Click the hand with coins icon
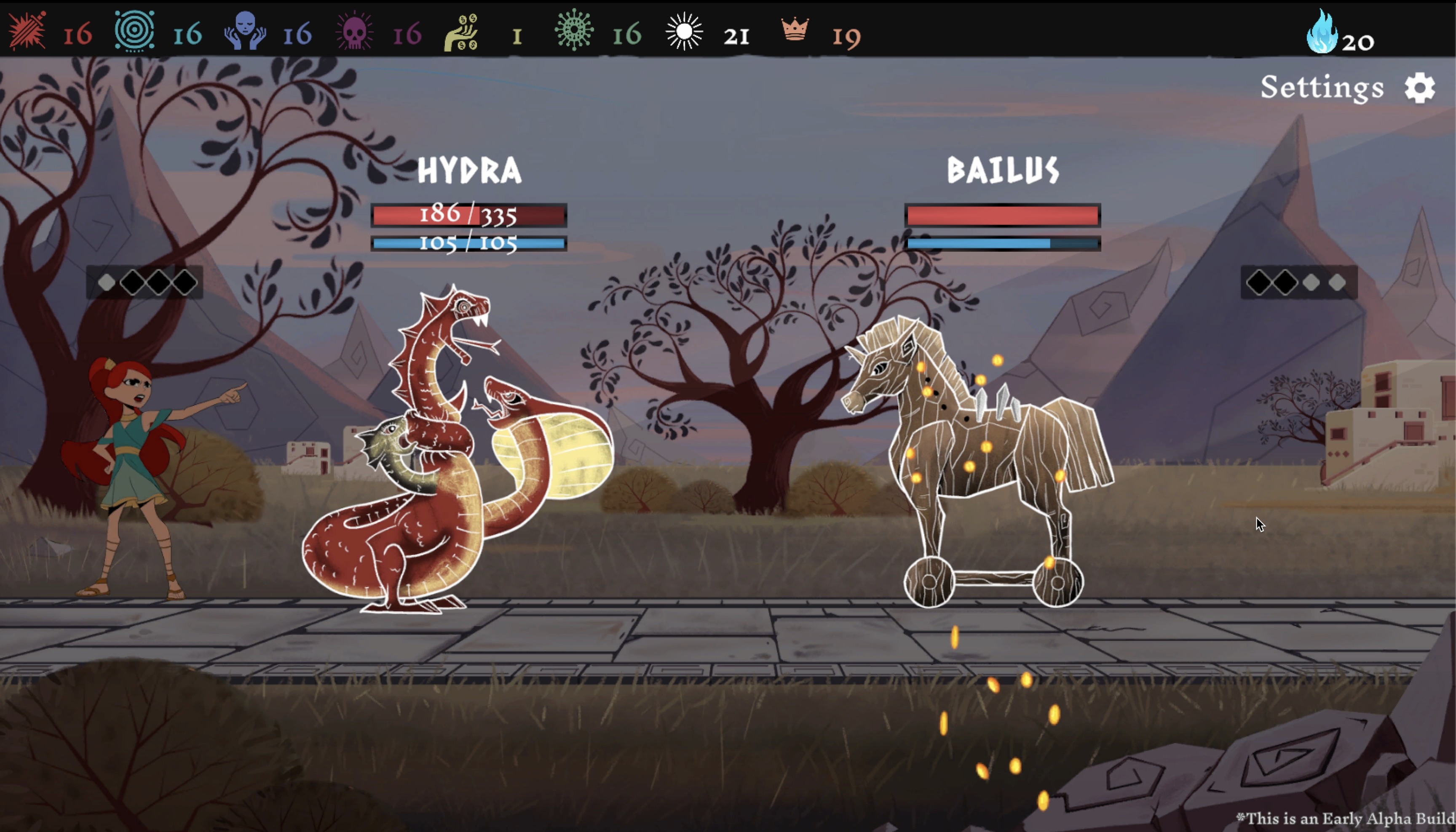Viewport: 1456px width, 832px height. click(x=462, y=33)
